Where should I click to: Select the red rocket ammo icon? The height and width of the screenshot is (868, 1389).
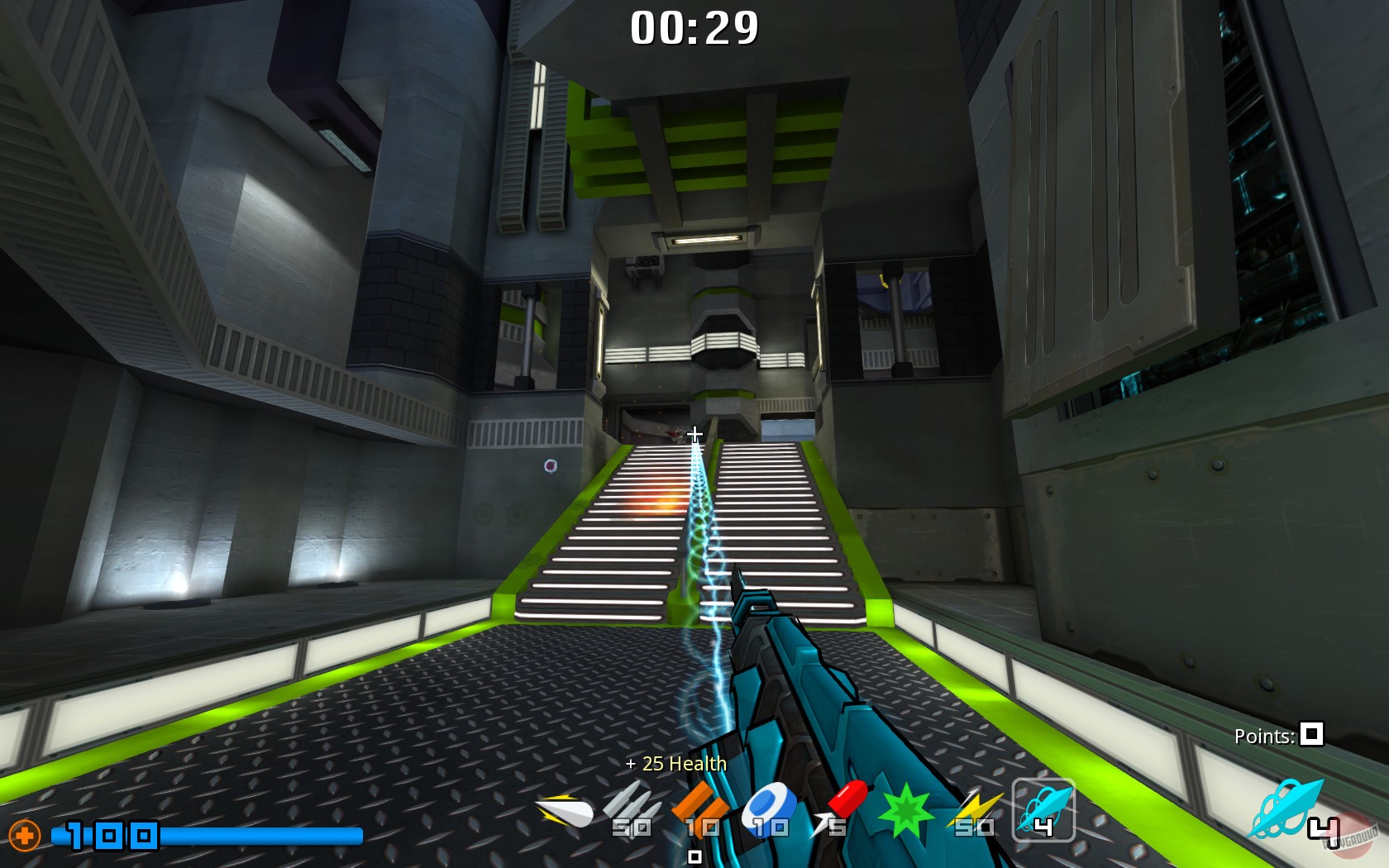point(845,800)
